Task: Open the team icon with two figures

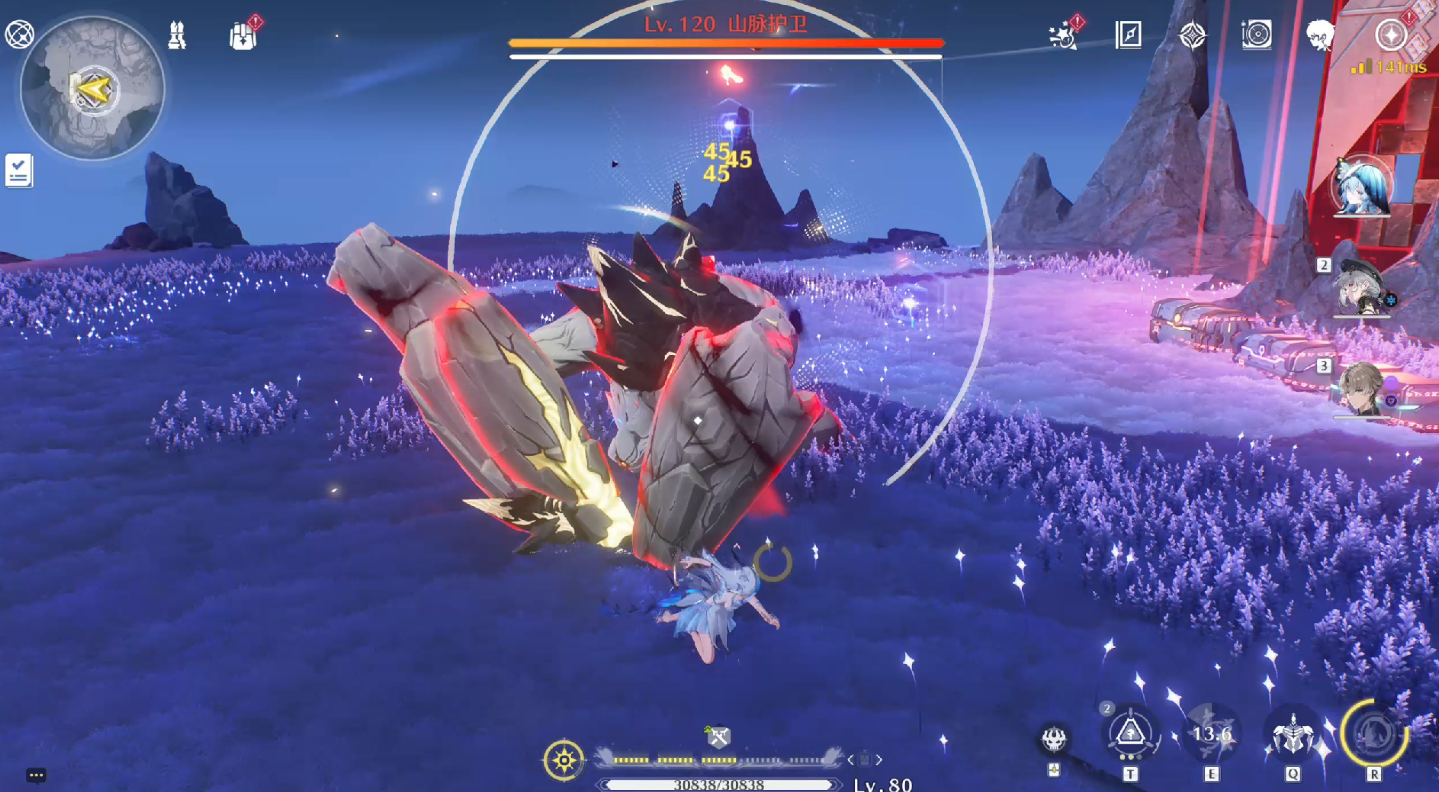Action: point(177,35)
